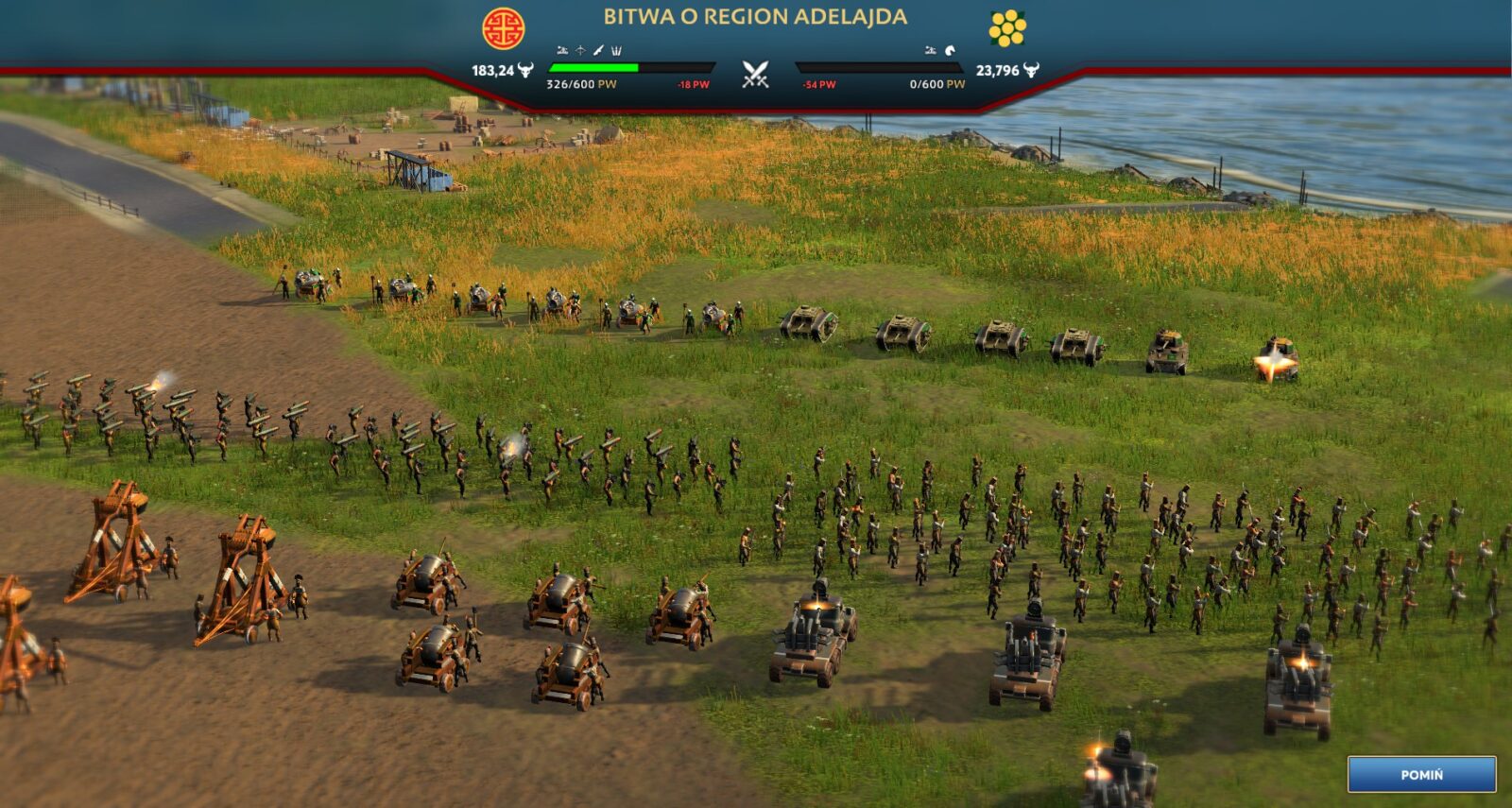Select the defender's horse head cavalry icon
The image size is (1512, 808).
pyautogui.click(x=950, y=51)
